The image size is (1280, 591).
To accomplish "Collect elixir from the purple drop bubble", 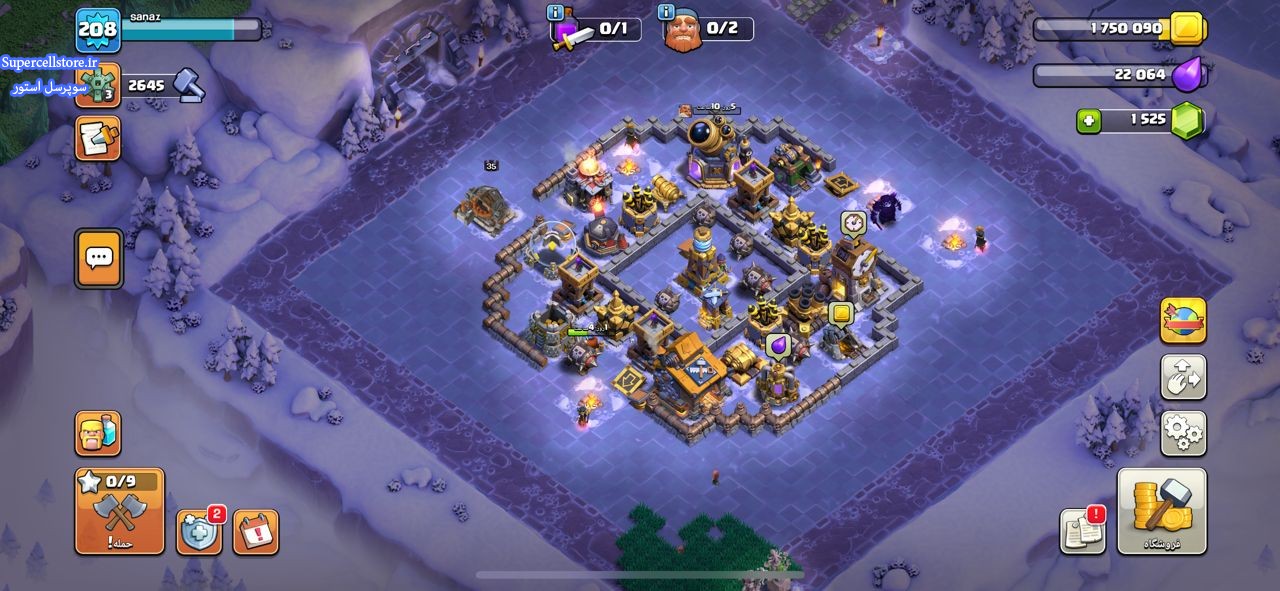I will [x=777, y=346].
